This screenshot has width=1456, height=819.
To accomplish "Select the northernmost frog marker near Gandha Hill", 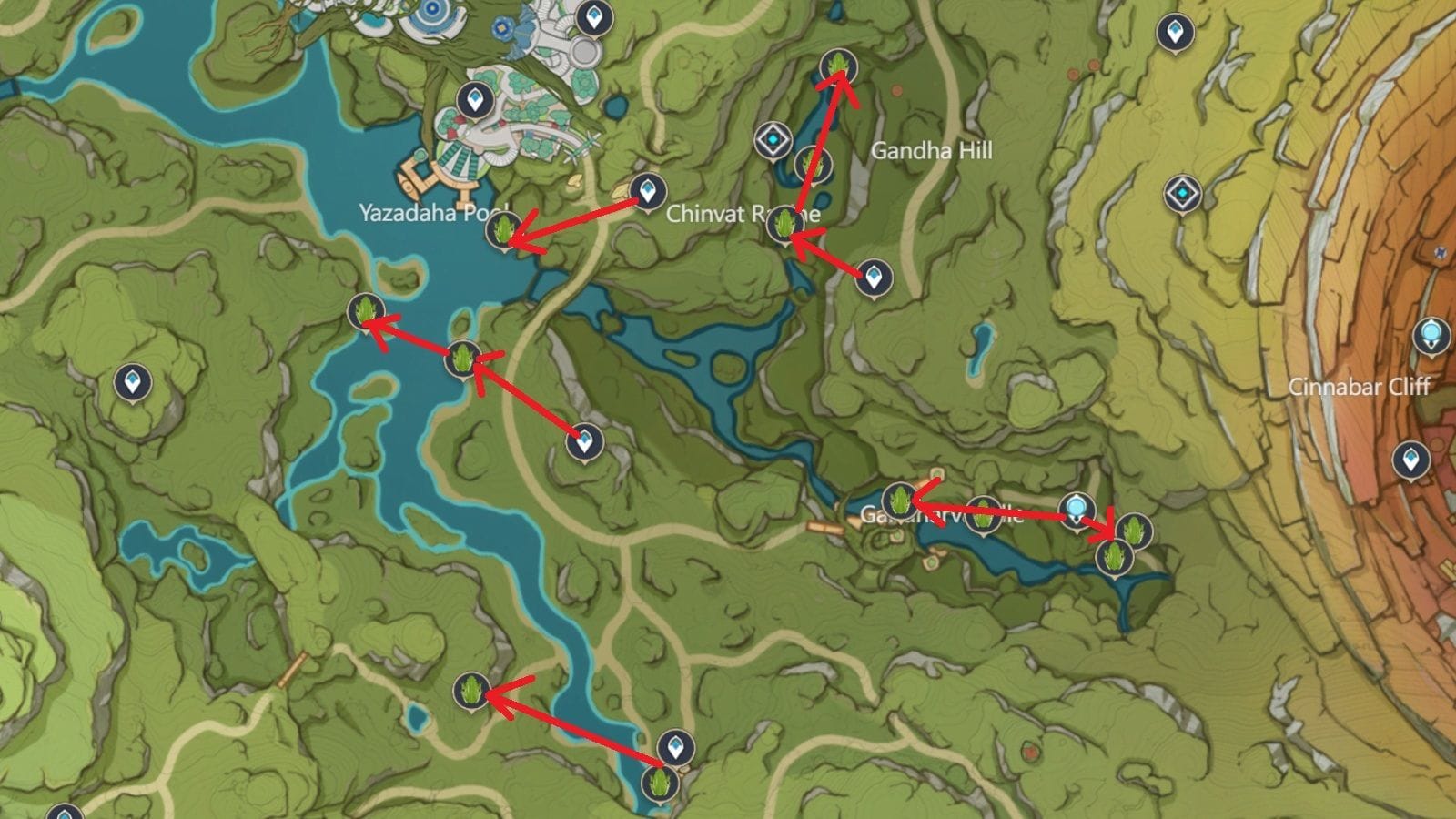I will pyautogui.click(x=840, y=66).
